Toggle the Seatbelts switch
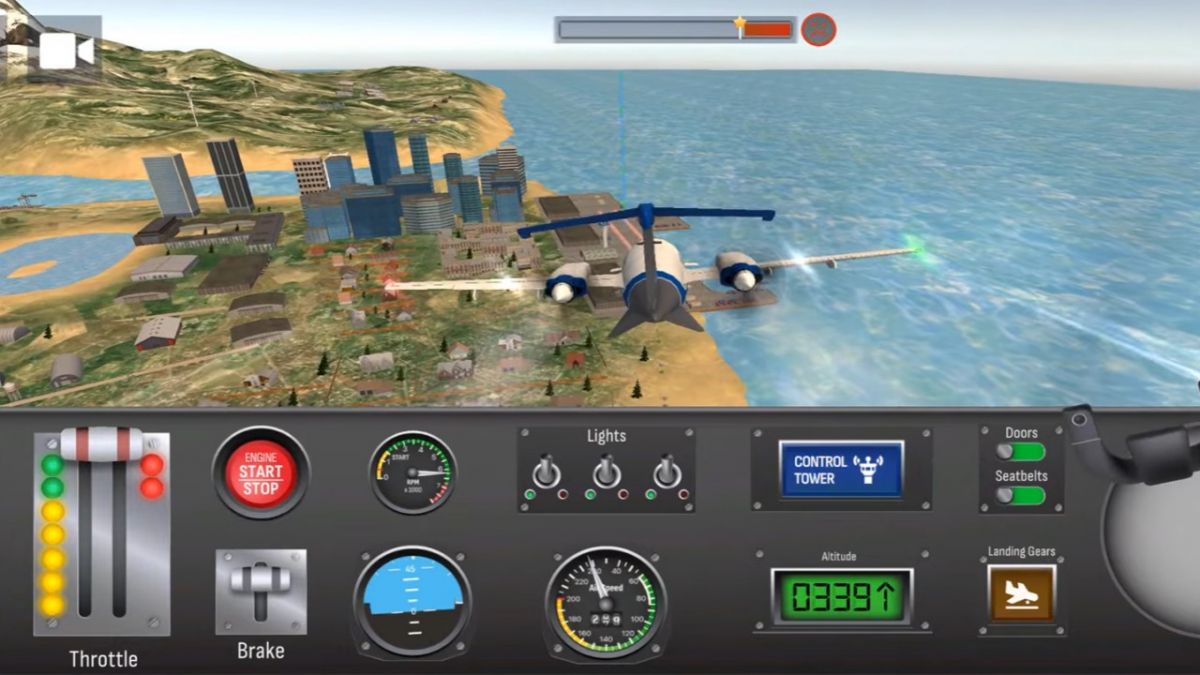 [x=1021, y=495]
